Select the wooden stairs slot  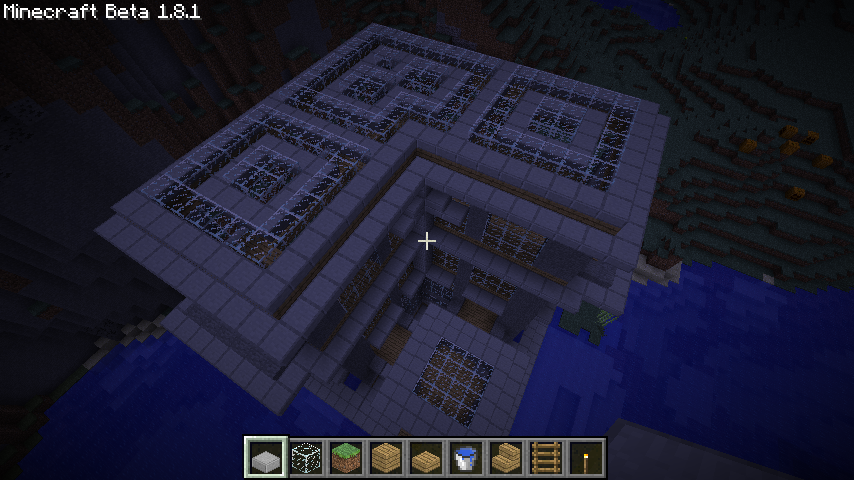point(506,458)
